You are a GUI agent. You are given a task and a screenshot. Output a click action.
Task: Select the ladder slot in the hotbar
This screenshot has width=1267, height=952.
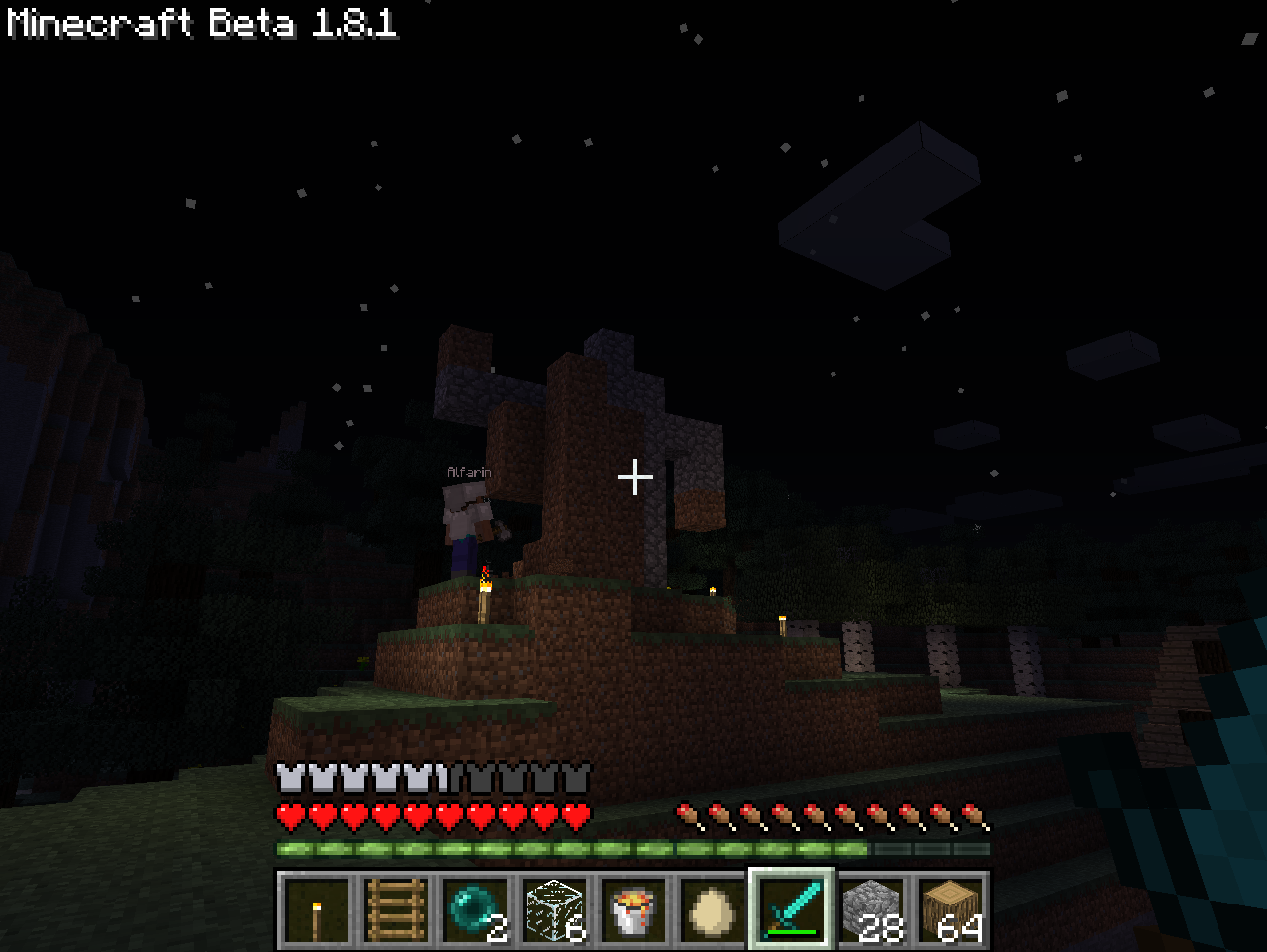click(396, 908)
